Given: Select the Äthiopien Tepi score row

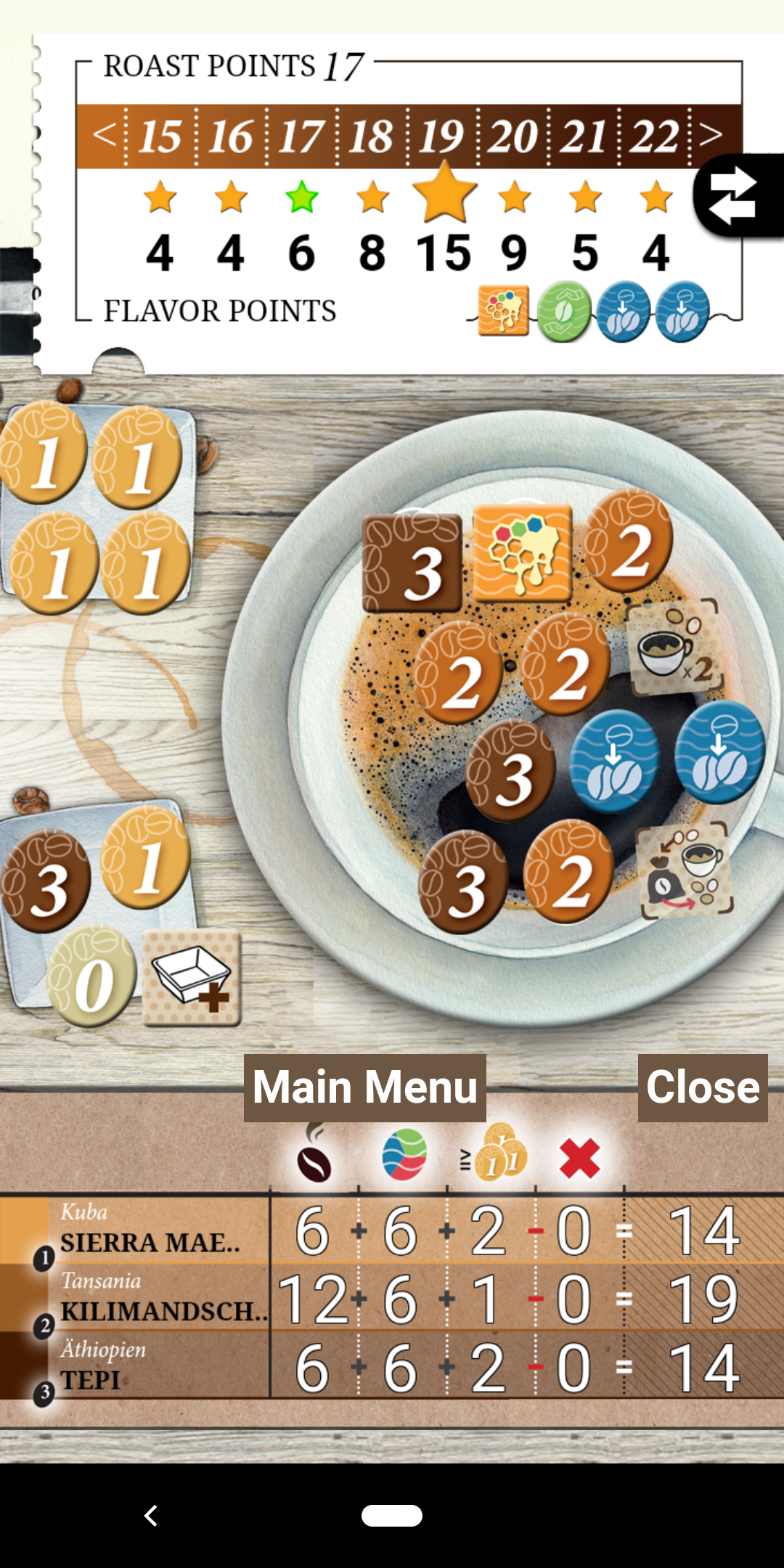Looking at the screenshot, I should click(x=392, y=1367).
